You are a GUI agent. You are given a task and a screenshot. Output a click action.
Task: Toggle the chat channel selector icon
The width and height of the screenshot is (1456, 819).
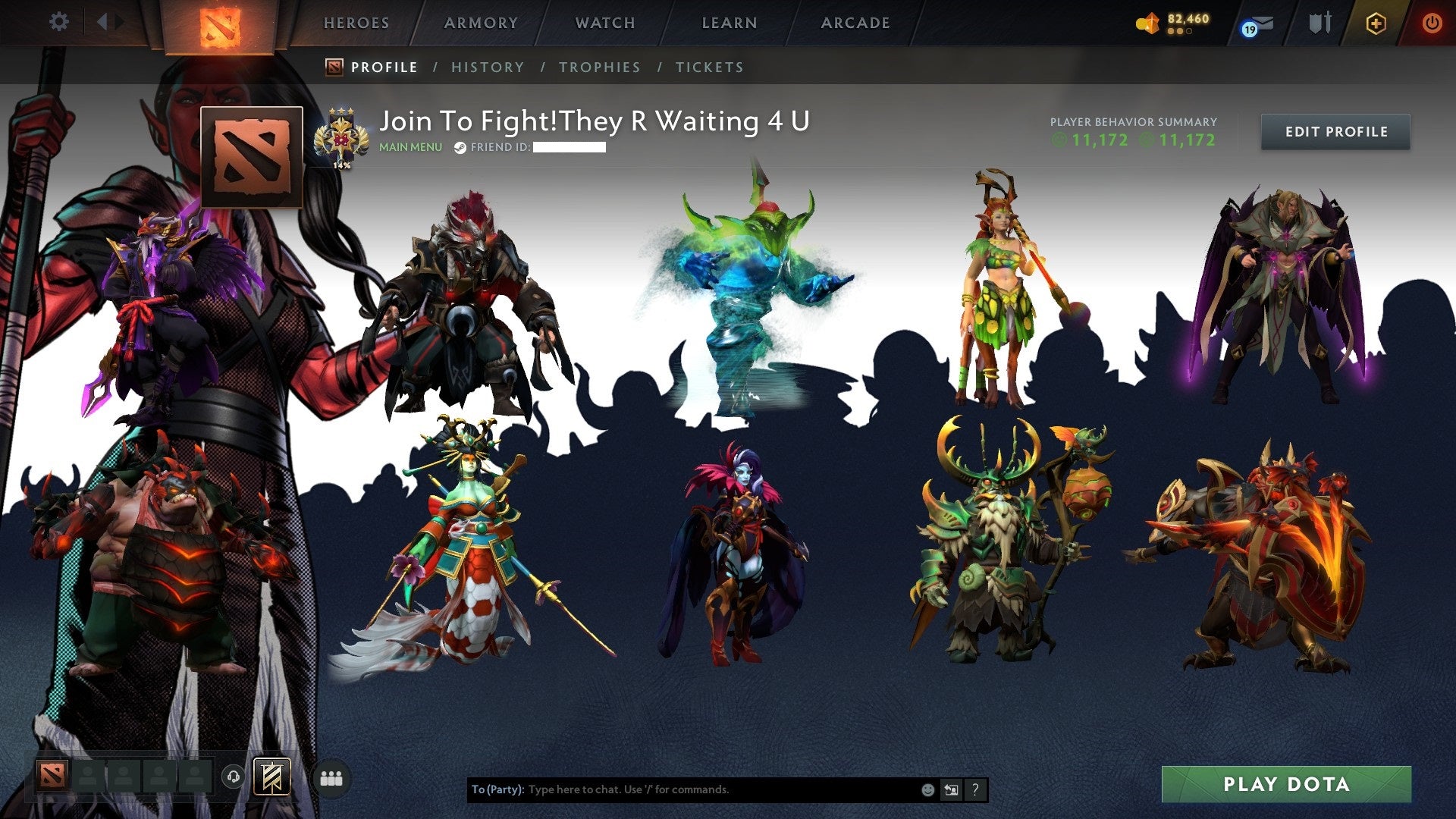pos(951,789)
